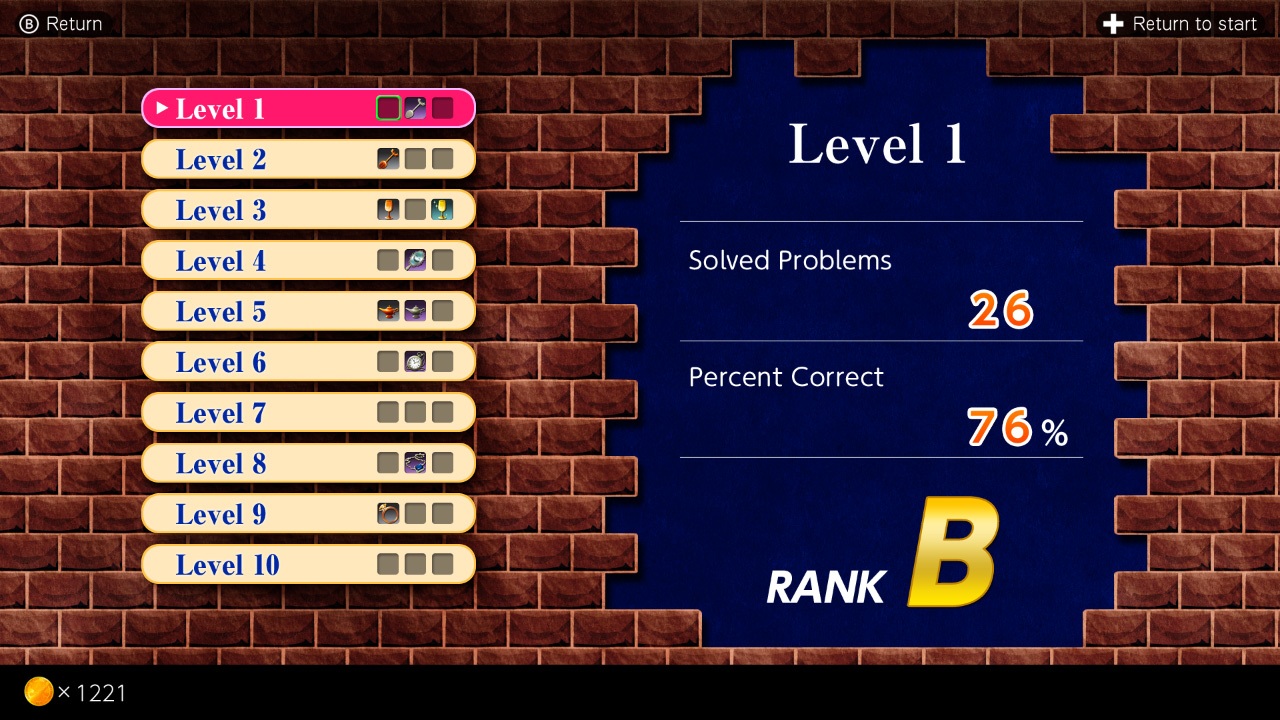Click the orange genie lamp icon on Level 5

[388, 310]
